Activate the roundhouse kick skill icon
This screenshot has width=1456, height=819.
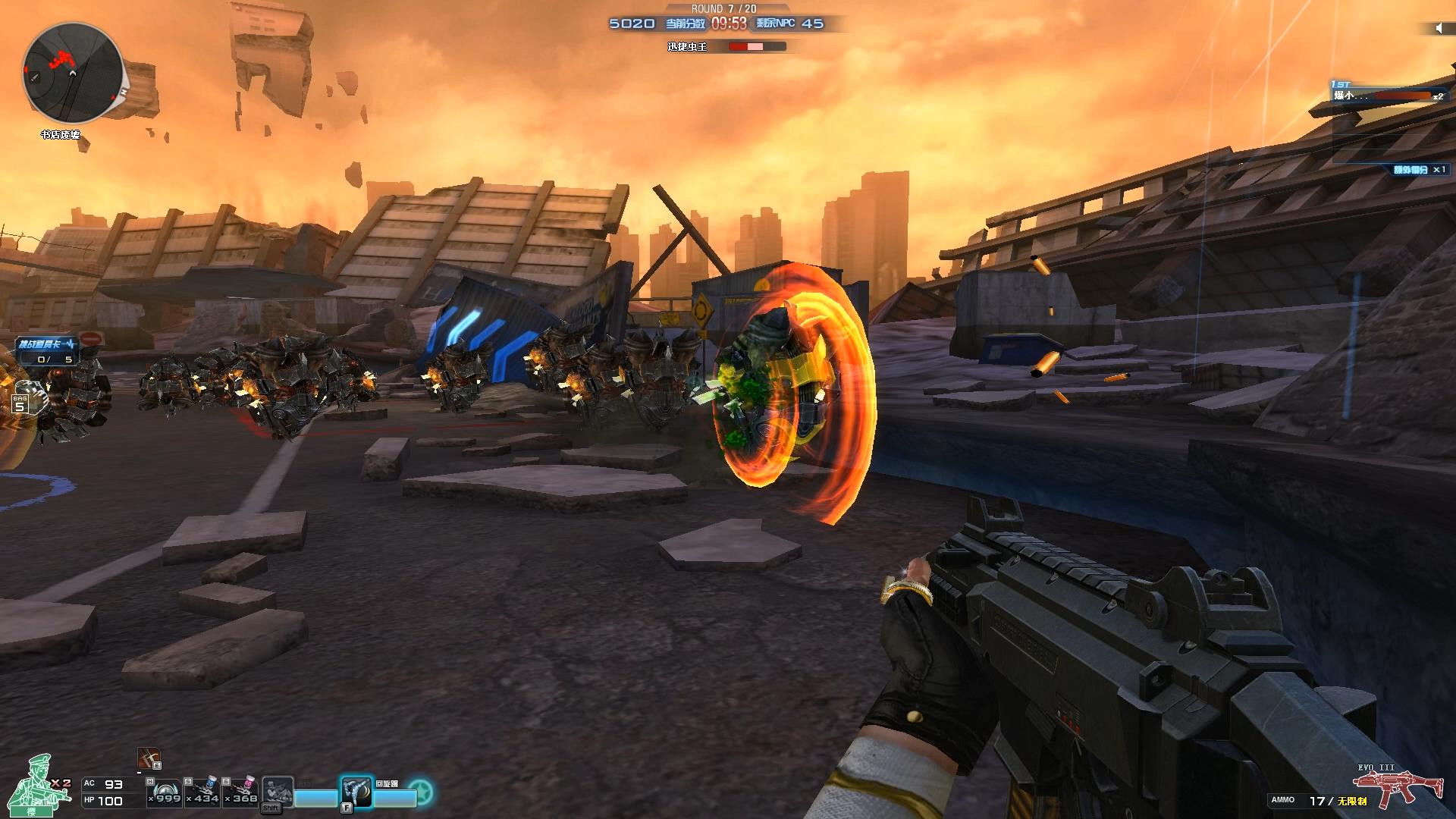coord(356,792)
